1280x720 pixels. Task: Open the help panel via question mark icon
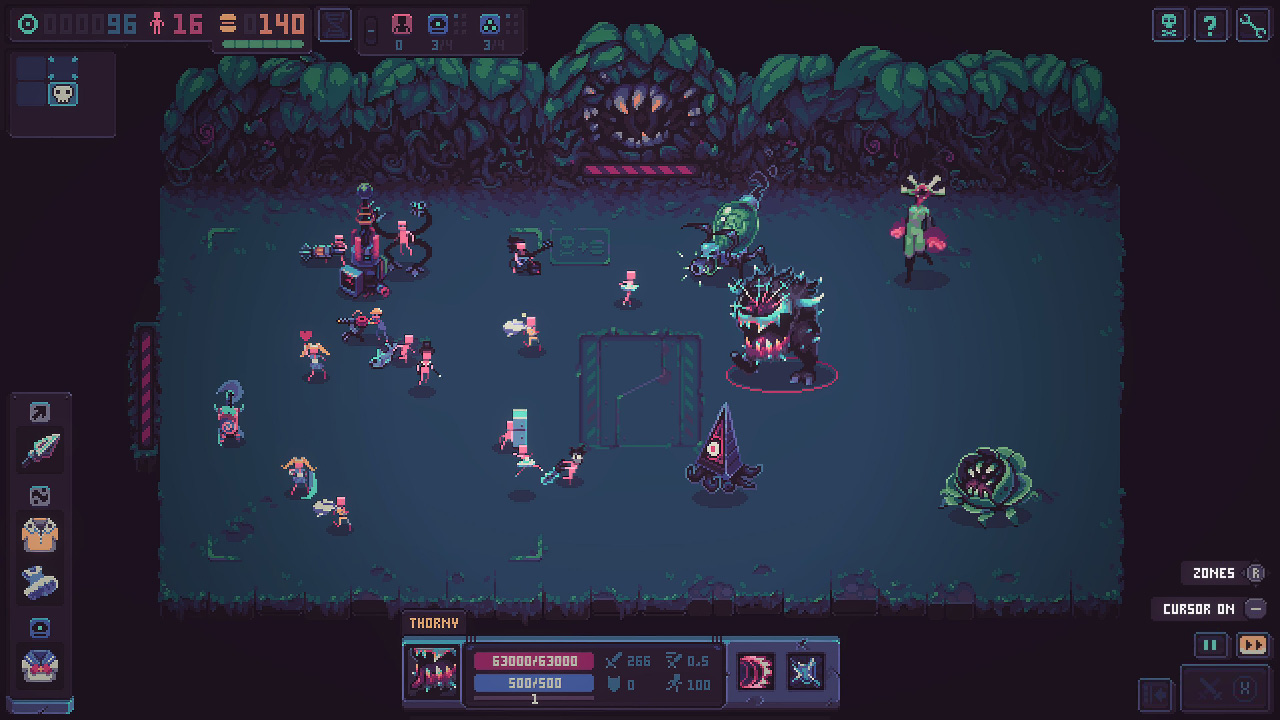(1211, 25)
